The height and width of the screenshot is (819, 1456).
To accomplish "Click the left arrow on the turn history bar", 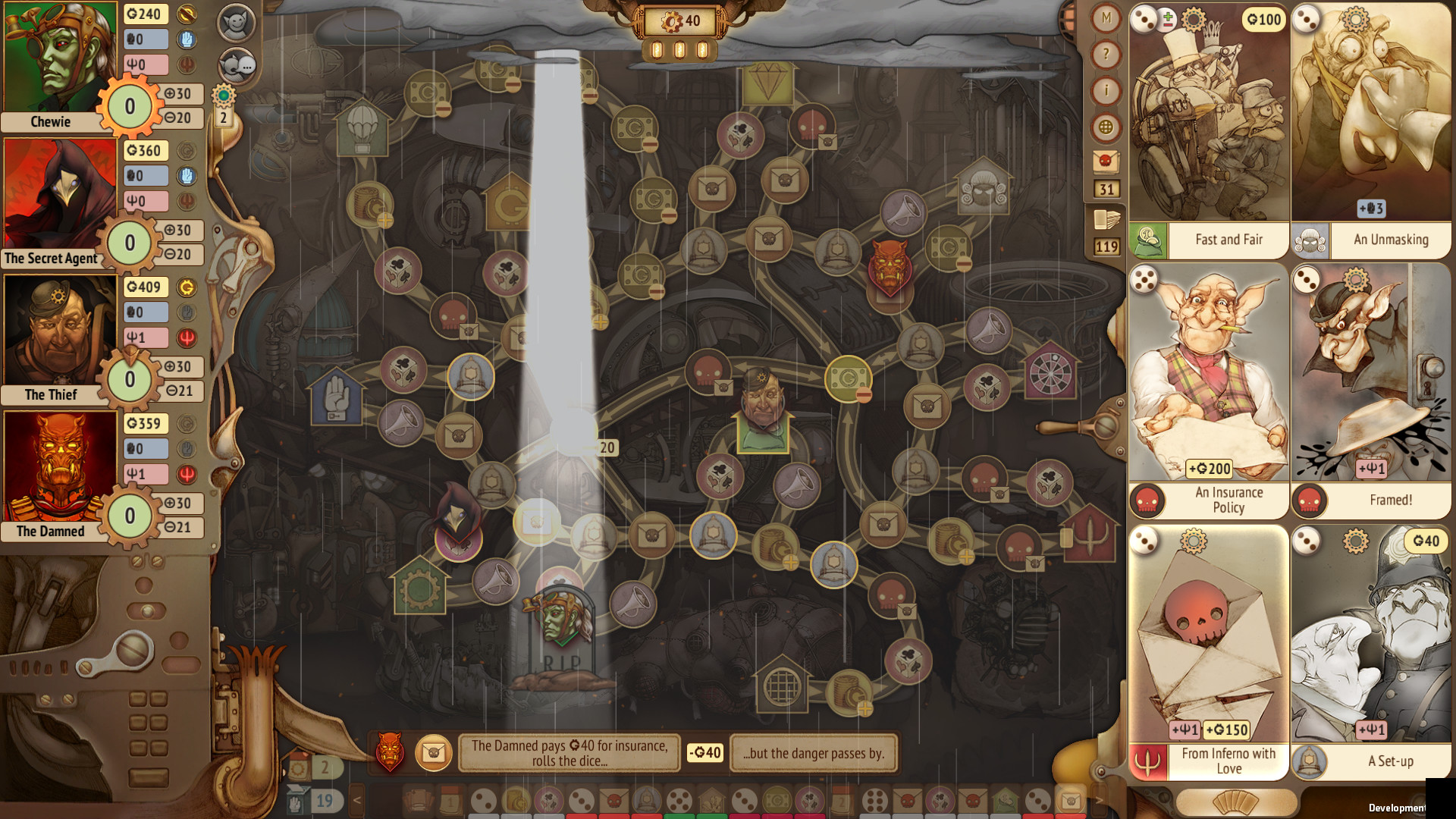I will [x=357, y=800].
